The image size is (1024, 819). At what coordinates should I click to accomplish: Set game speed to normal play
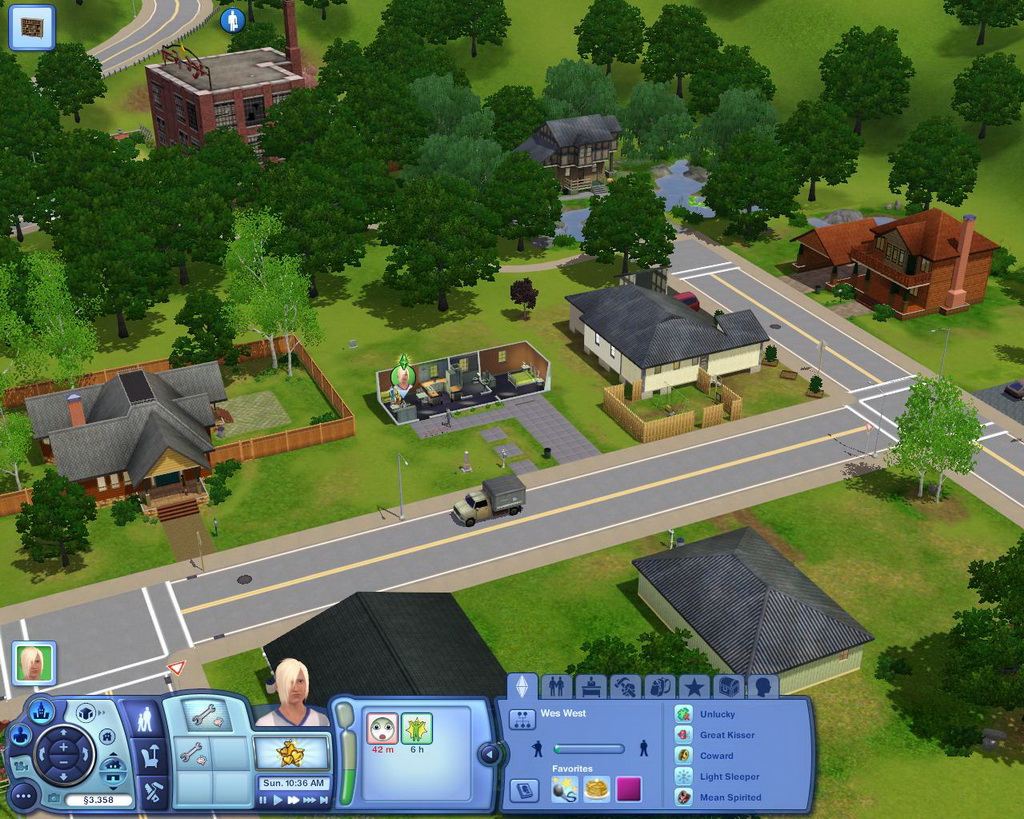pos(278,800)
